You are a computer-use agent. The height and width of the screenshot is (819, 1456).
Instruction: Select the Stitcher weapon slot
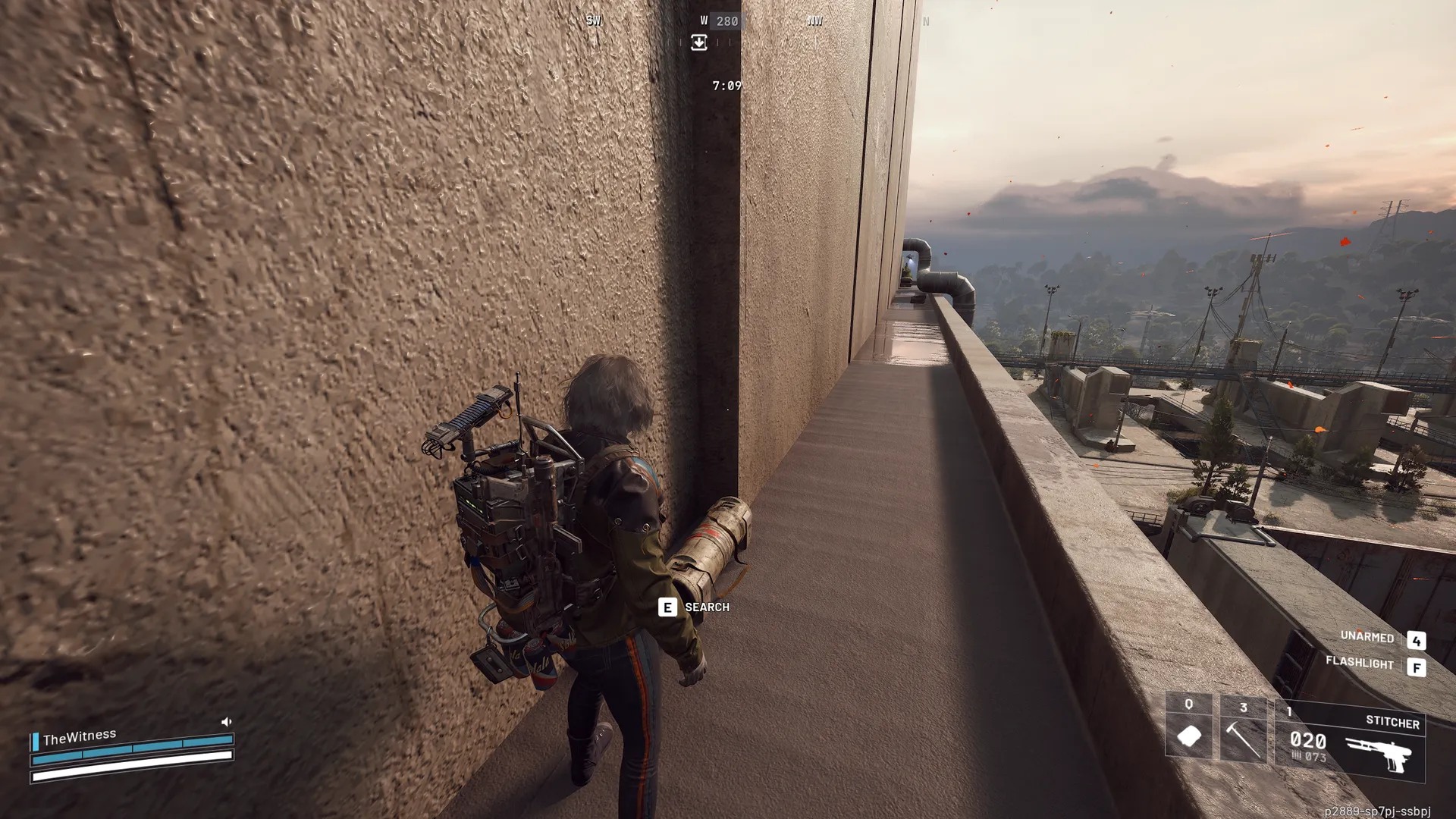click(1351, 741)
